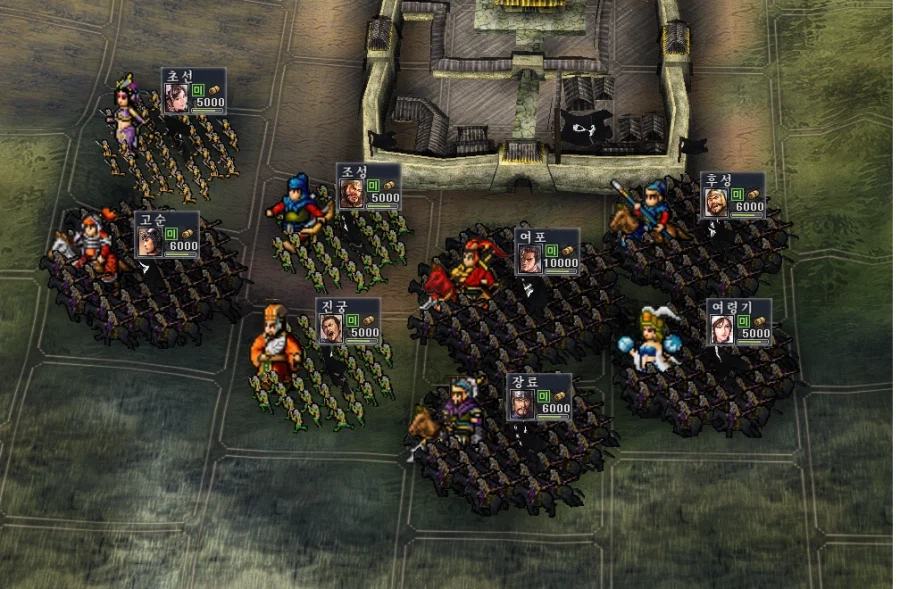Click the 장료 unit name tag
The width and height of the screenshot is (900, 589).
pyautogui.click(x=538, y=398)
